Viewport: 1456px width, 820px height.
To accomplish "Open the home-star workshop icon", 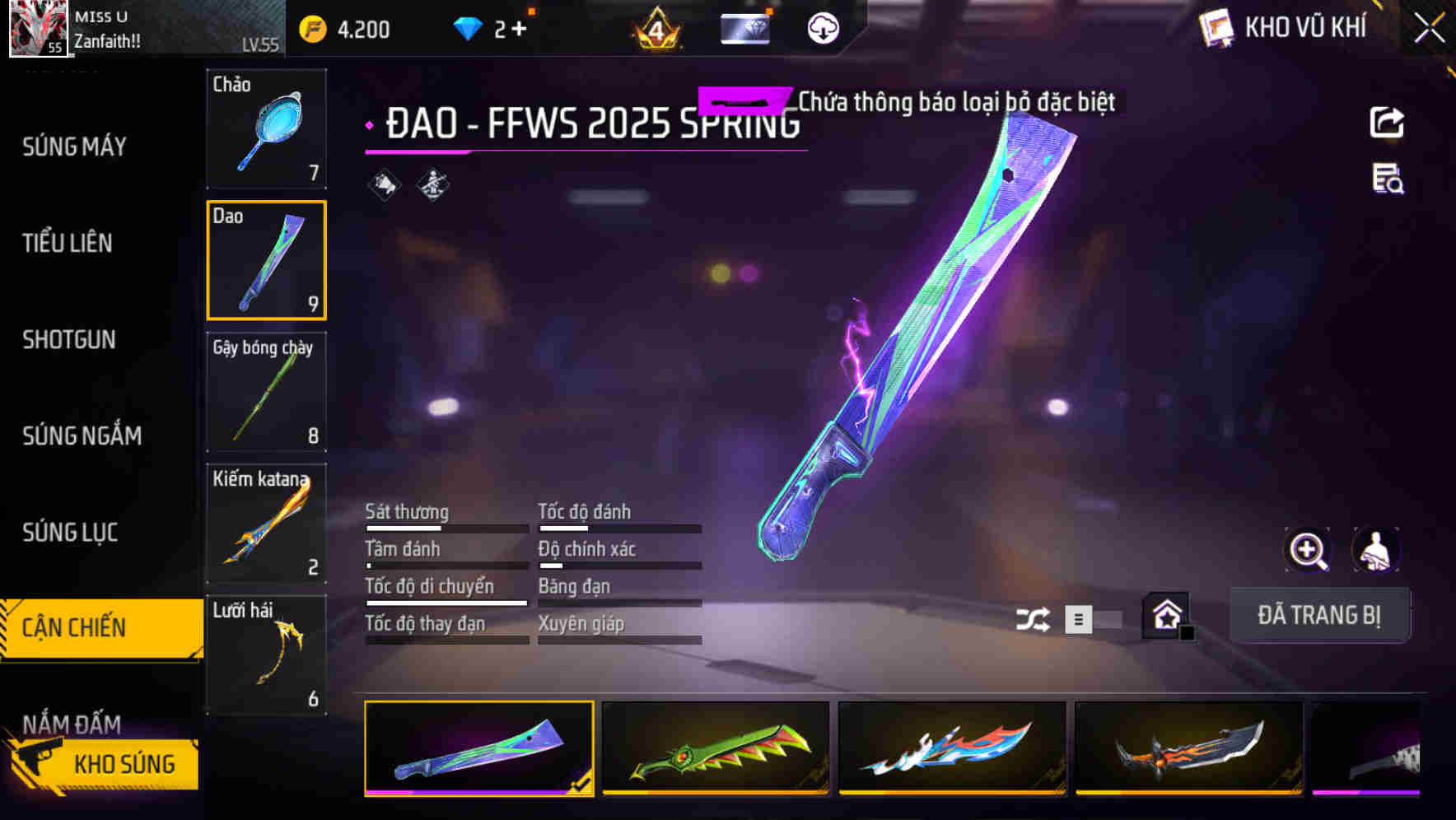I will coord(1166,614).
